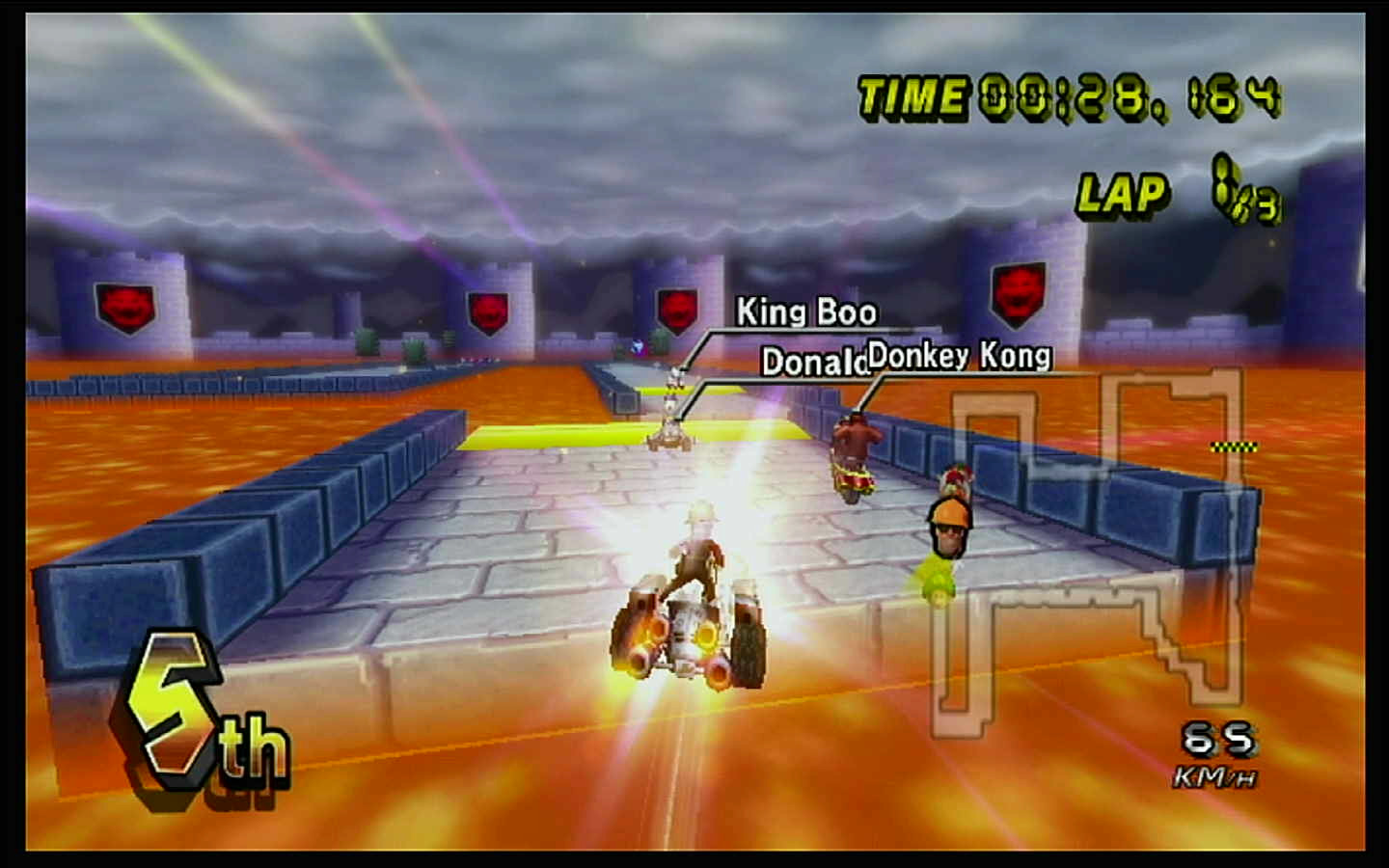Select the green shell item beside the racer

(x=940, y=588)
